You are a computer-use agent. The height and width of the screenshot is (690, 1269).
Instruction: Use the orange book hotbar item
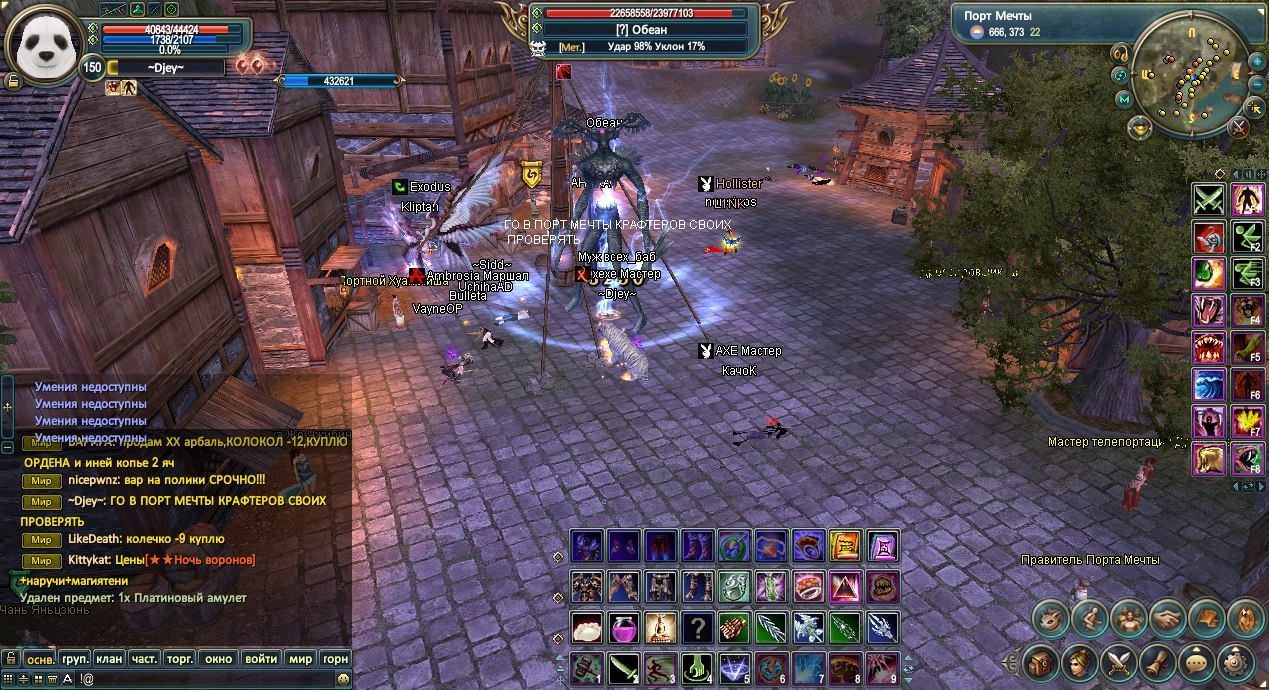click(845, 546)
